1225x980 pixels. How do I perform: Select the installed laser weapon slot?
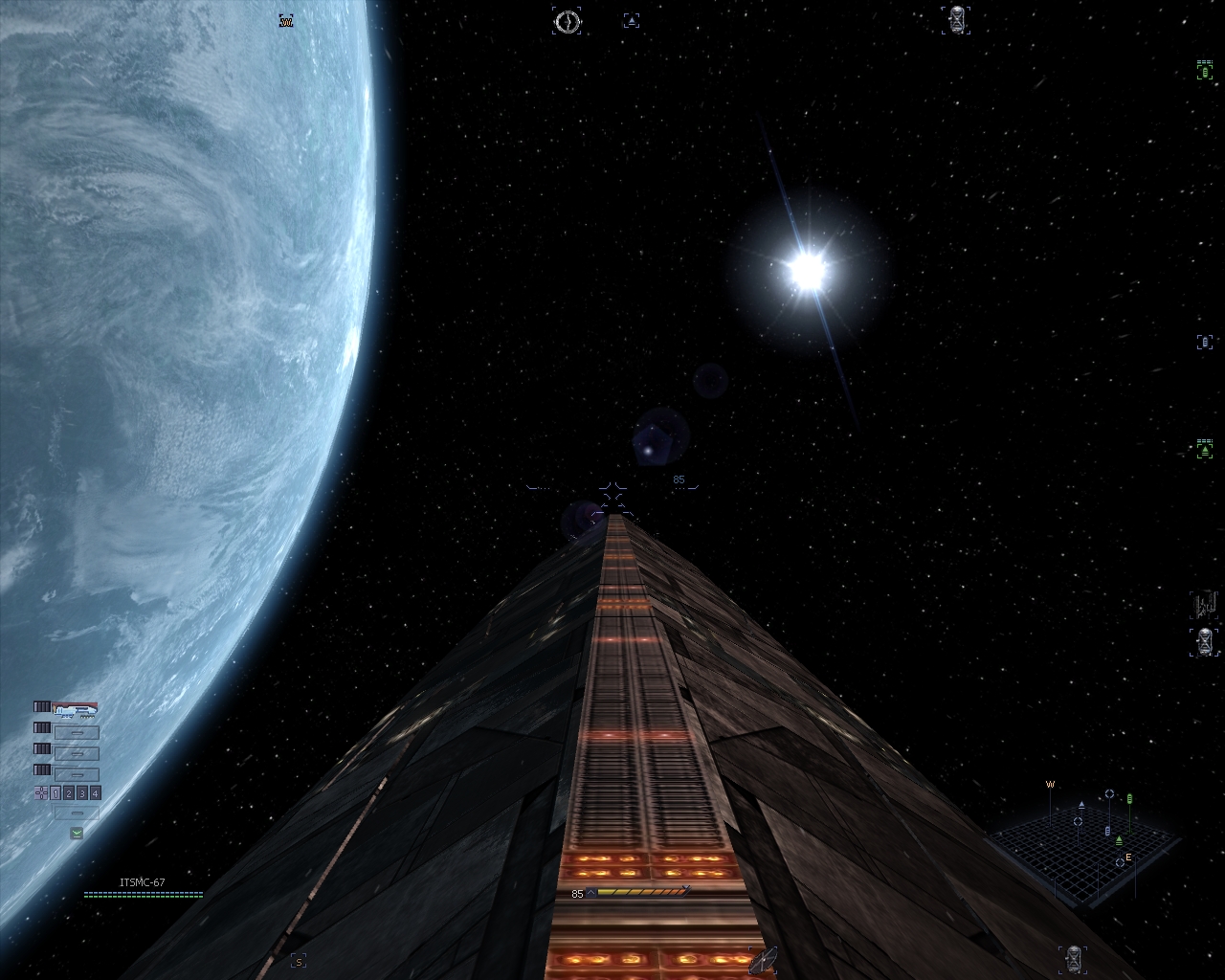coord(76,709)
